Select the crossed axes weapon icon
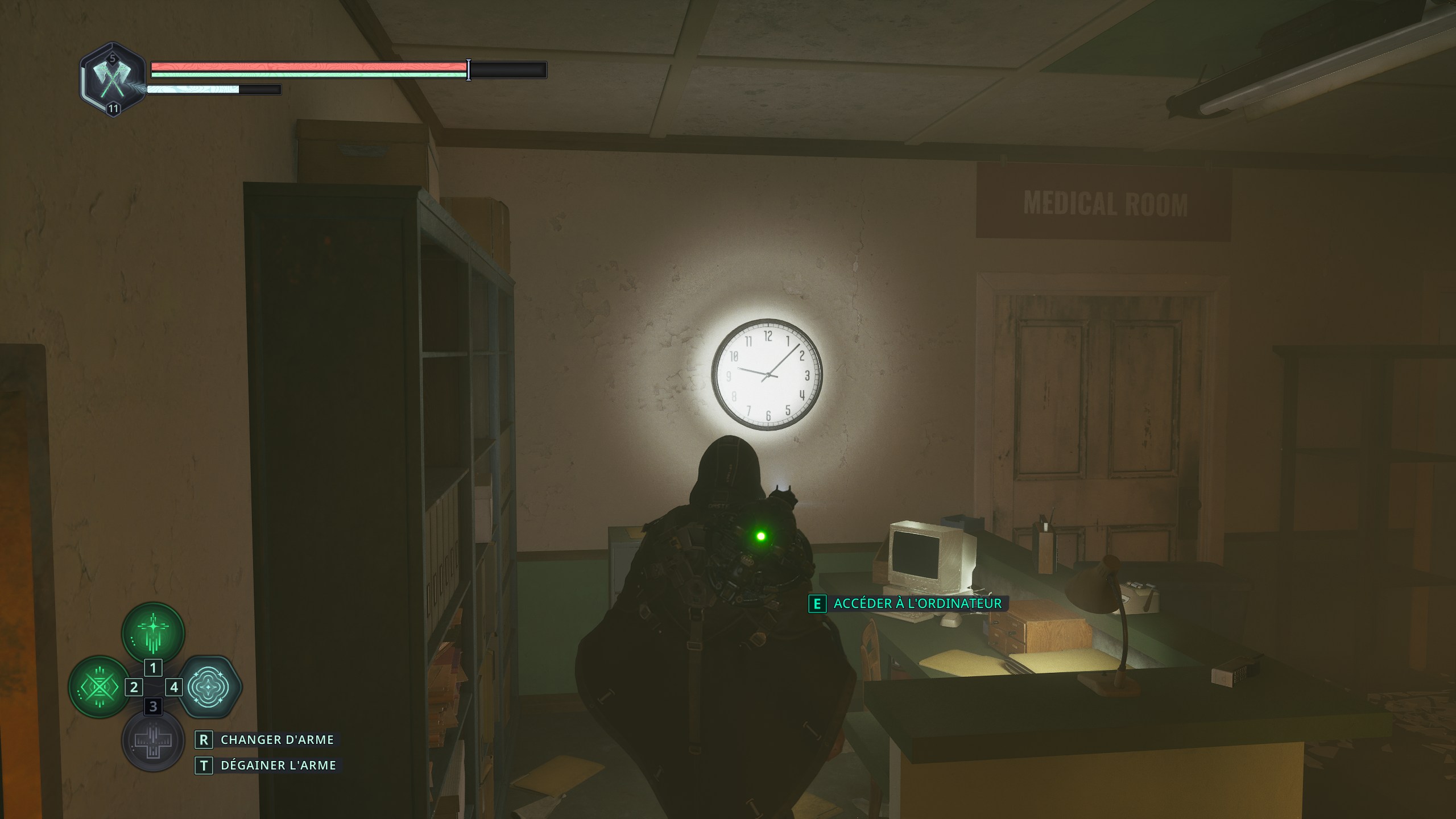 (112, 81)
